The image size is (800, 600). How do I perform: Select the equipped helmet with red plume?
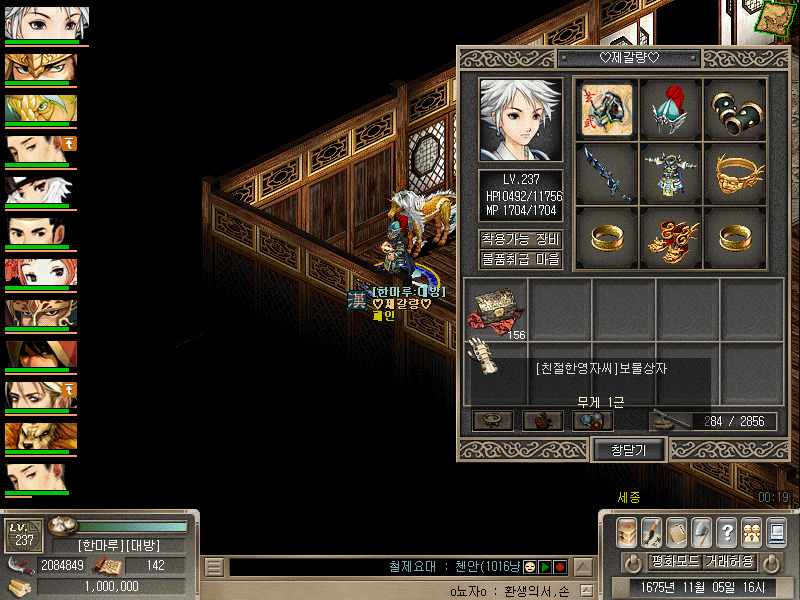click(x=671, y=108)
